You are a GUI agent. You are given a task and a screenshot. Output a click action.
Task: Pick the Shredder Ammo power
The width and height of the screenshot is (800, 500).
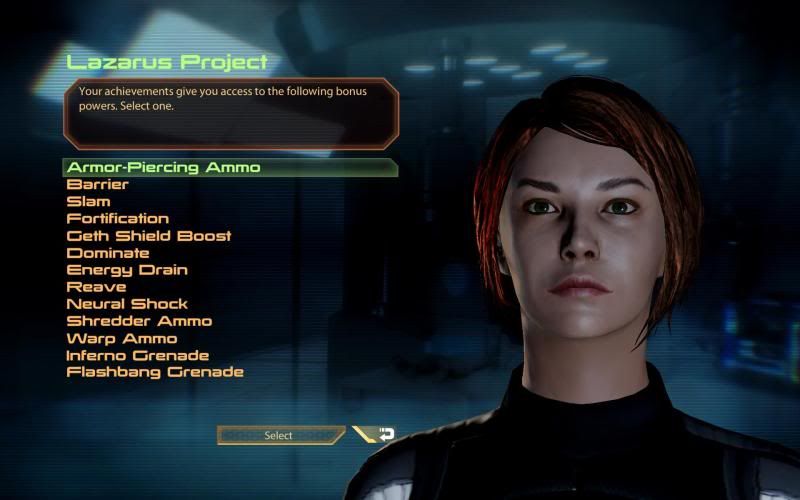pyautogui.click(x=139, y=321)
